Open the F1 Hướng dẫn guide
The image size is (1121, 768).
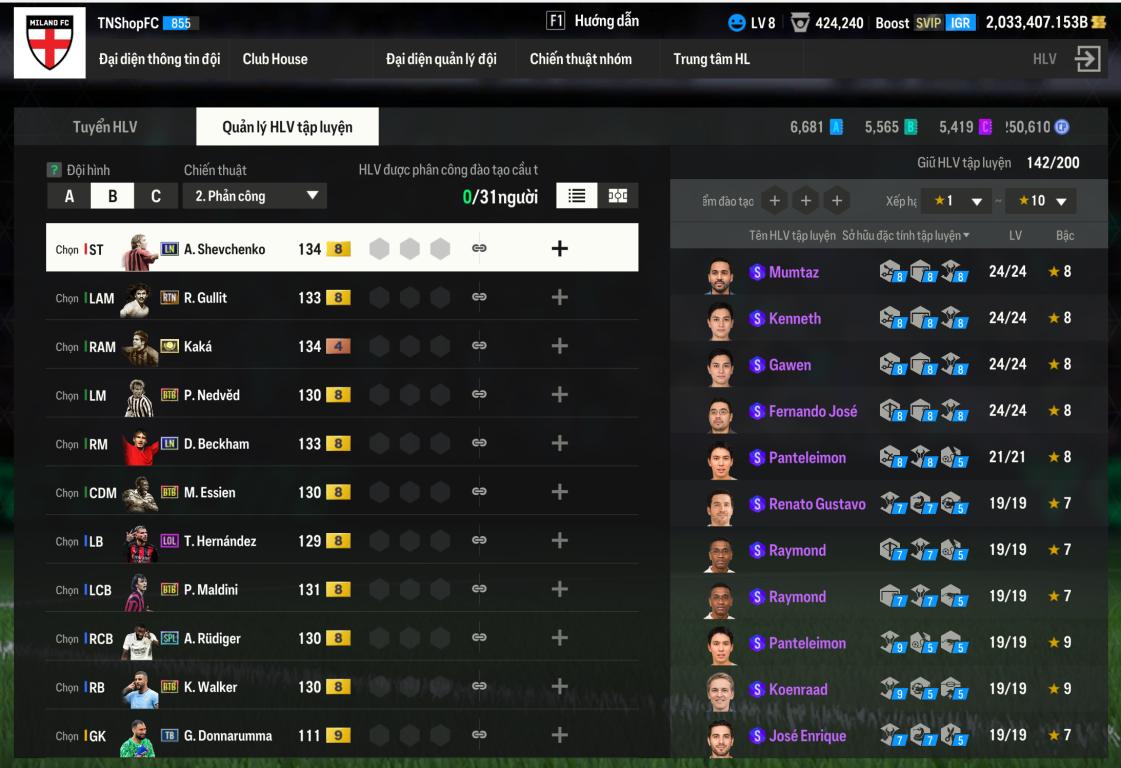[593, 21]
